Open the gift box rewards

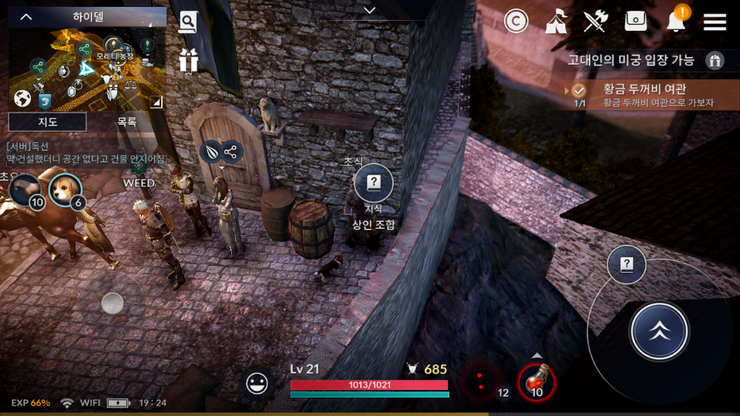(x=188, y=60)
